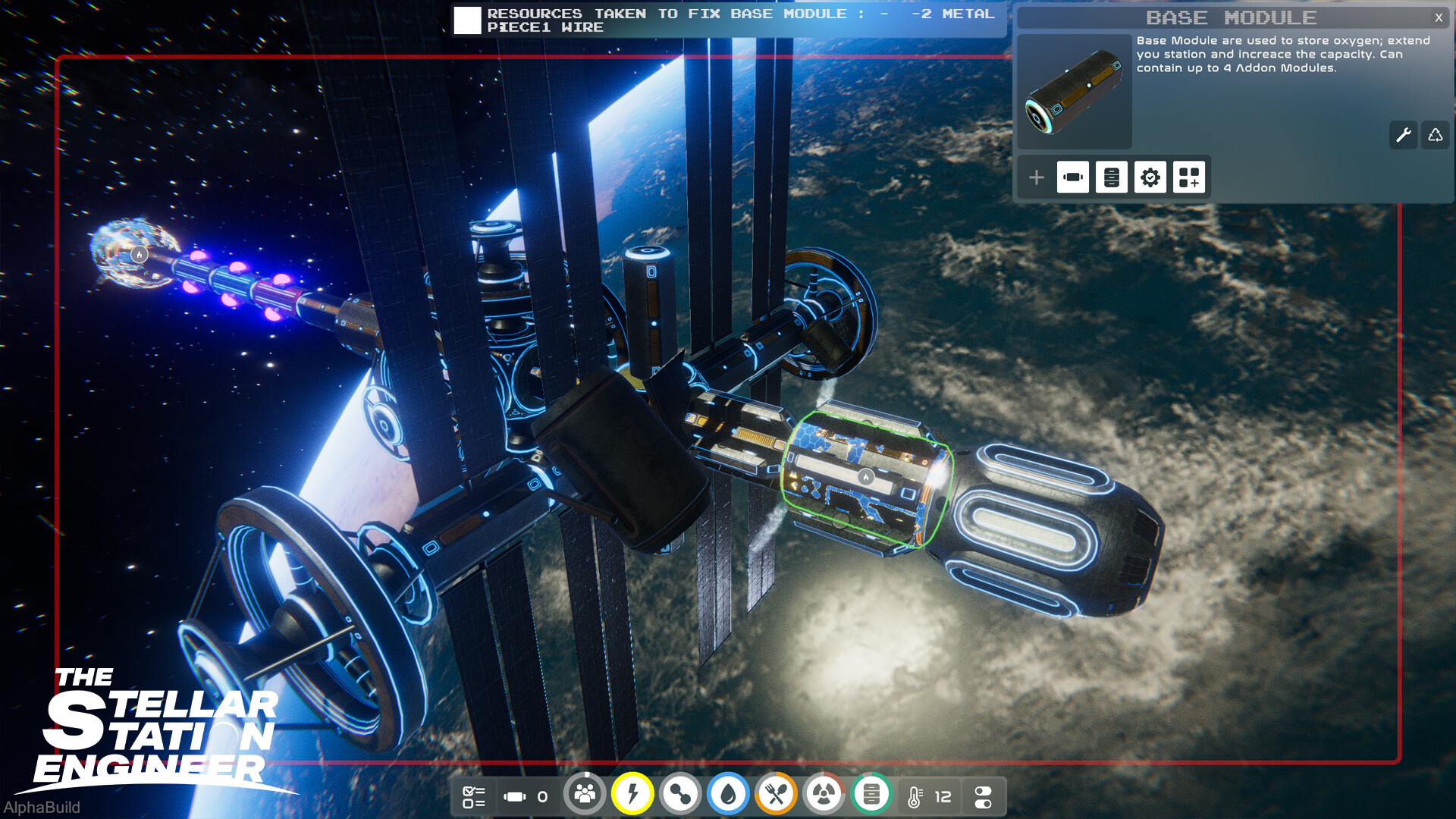Click the green storage stack icon
Image resolution: width=1456 pixels, height=819 pixels.
[871, 795]
